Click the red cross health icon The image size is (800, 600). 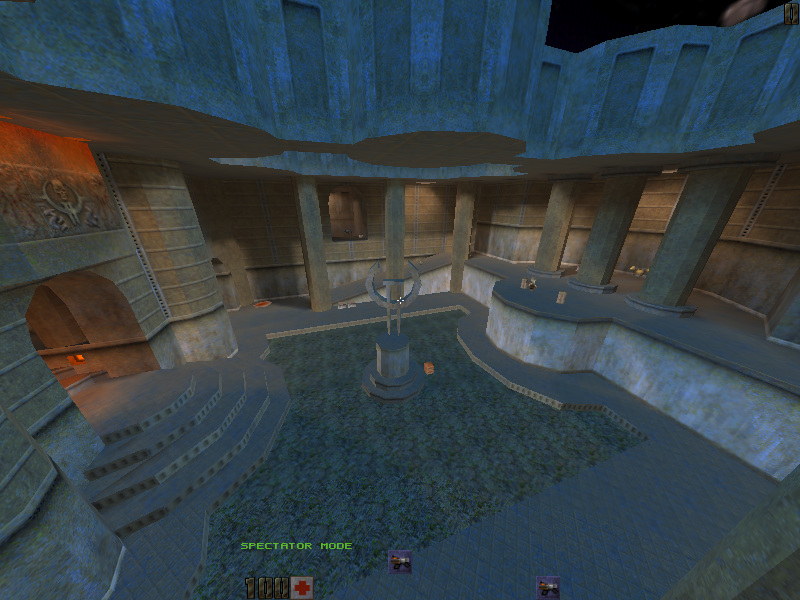pos(302,587)
